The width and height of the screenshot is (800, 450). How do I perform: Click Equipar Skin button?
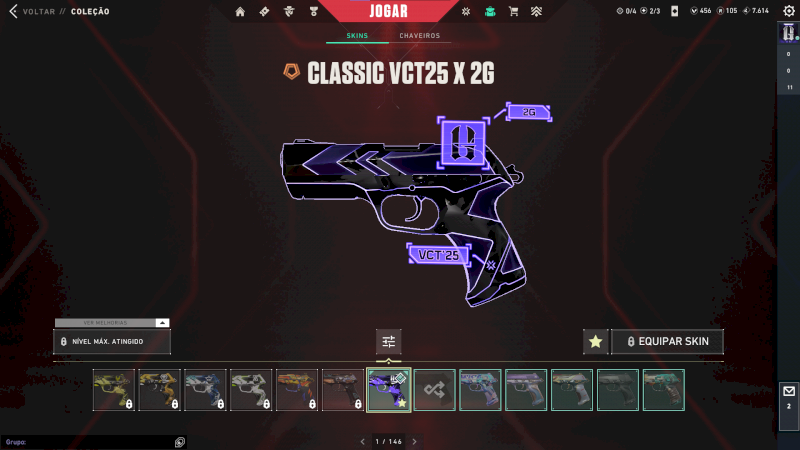(x=667, y=342)
